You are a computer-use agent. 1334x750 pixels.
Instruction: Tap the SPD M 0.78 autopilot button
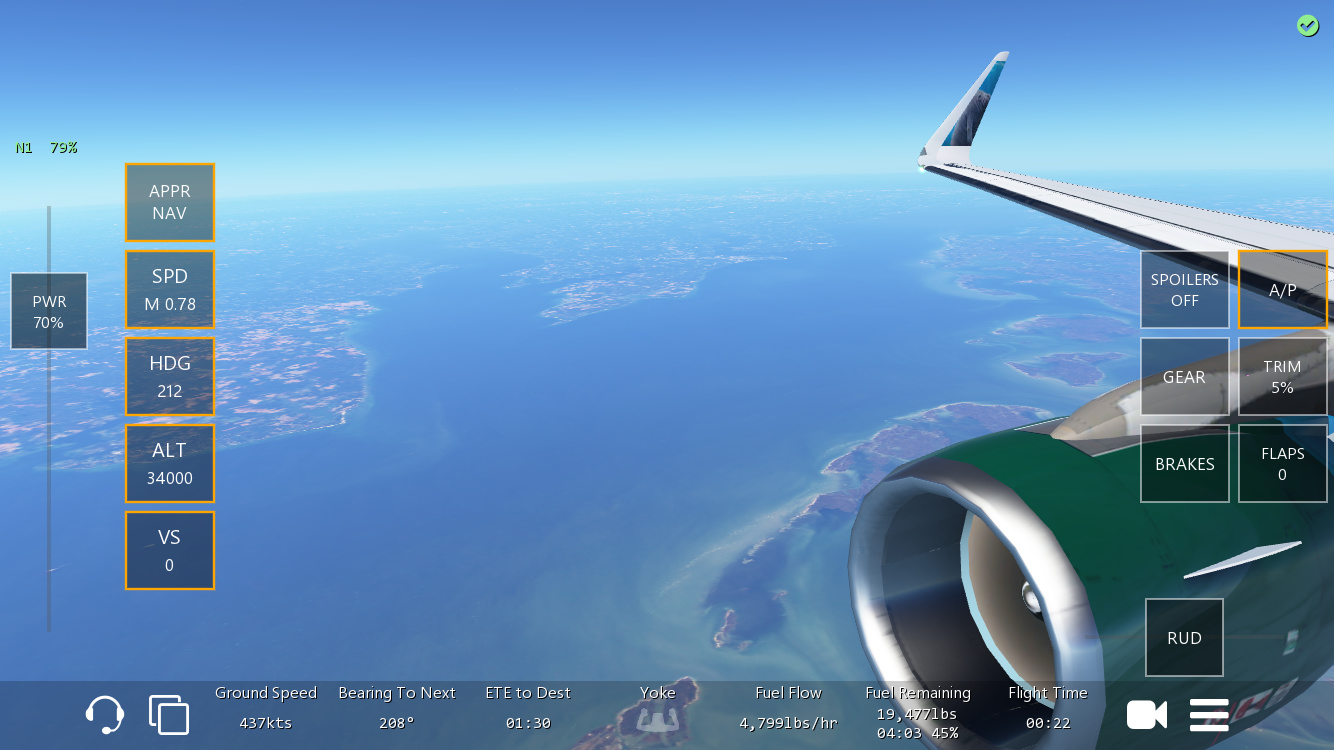(x=170, y=289)
